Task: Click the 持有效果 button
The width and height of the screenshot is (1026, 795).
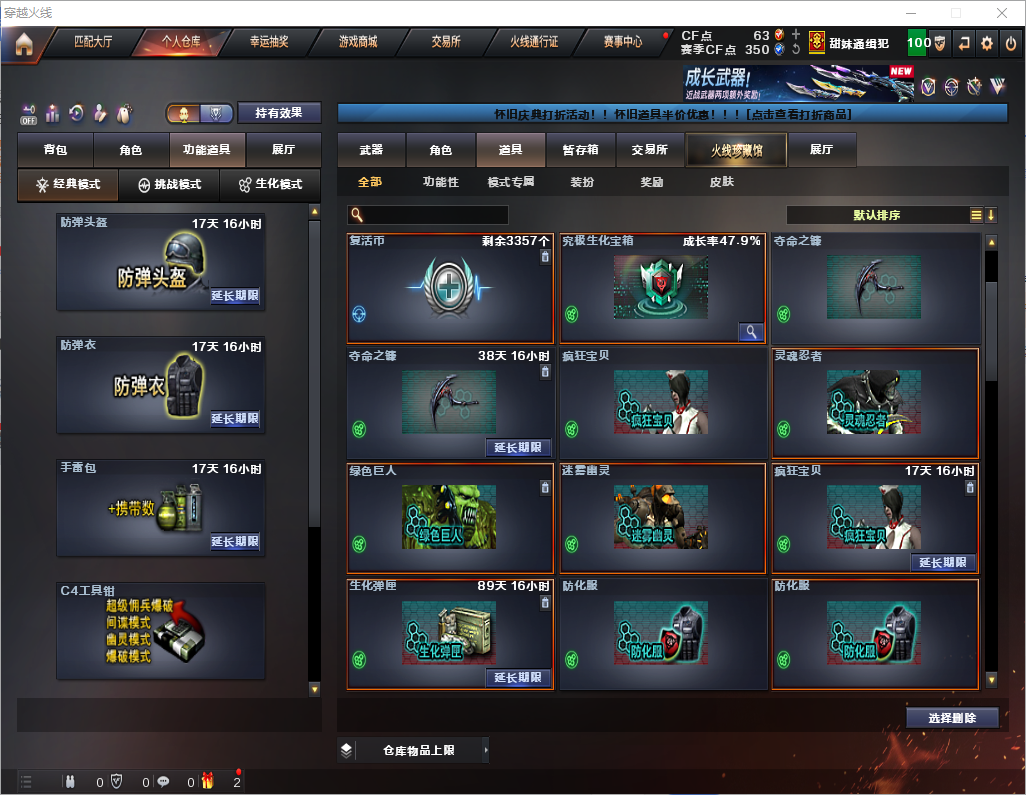Action: [x=279, y=113]
